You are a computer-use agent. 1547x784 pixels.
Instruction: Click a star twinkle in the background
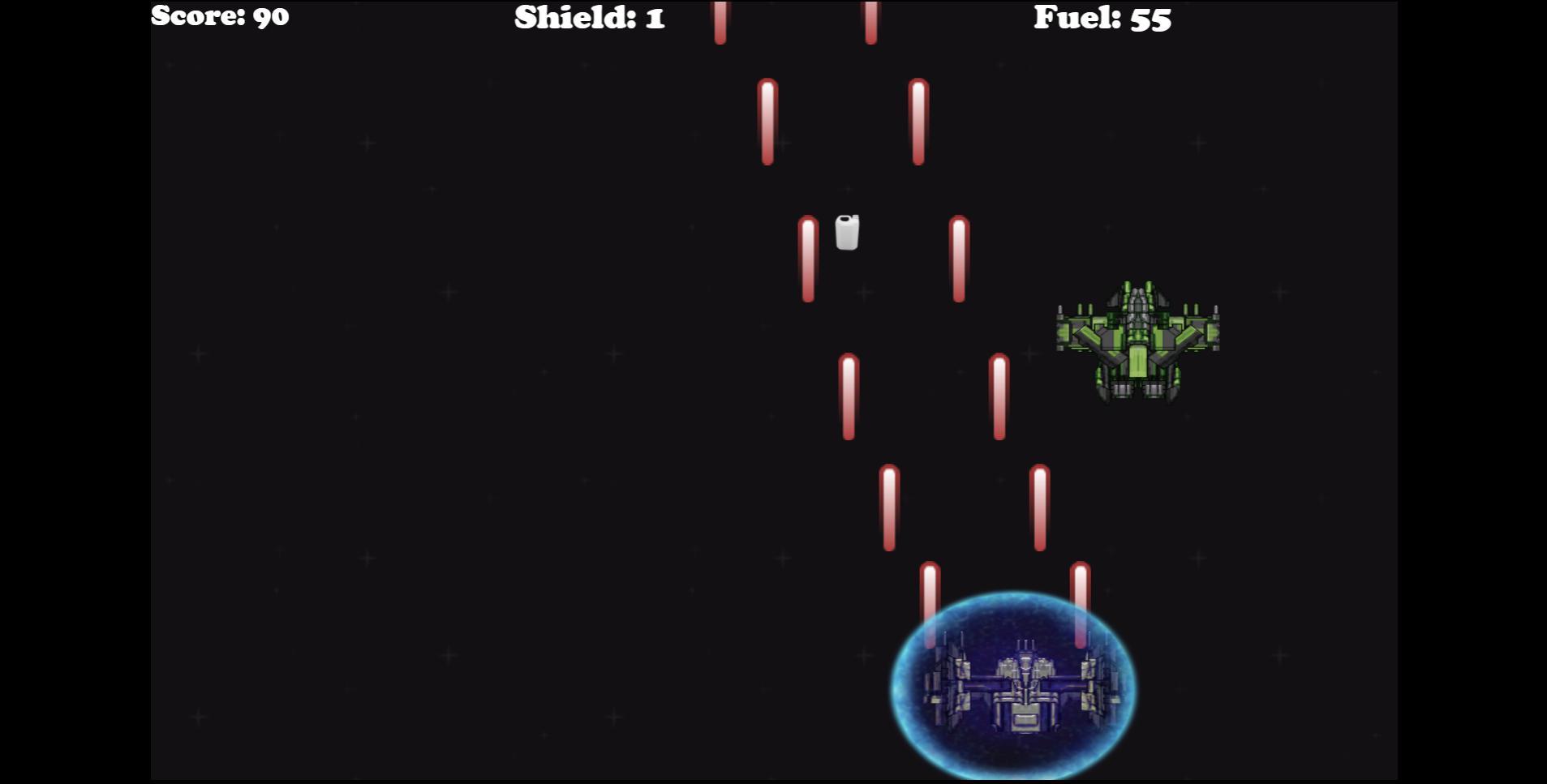point(446,292)
